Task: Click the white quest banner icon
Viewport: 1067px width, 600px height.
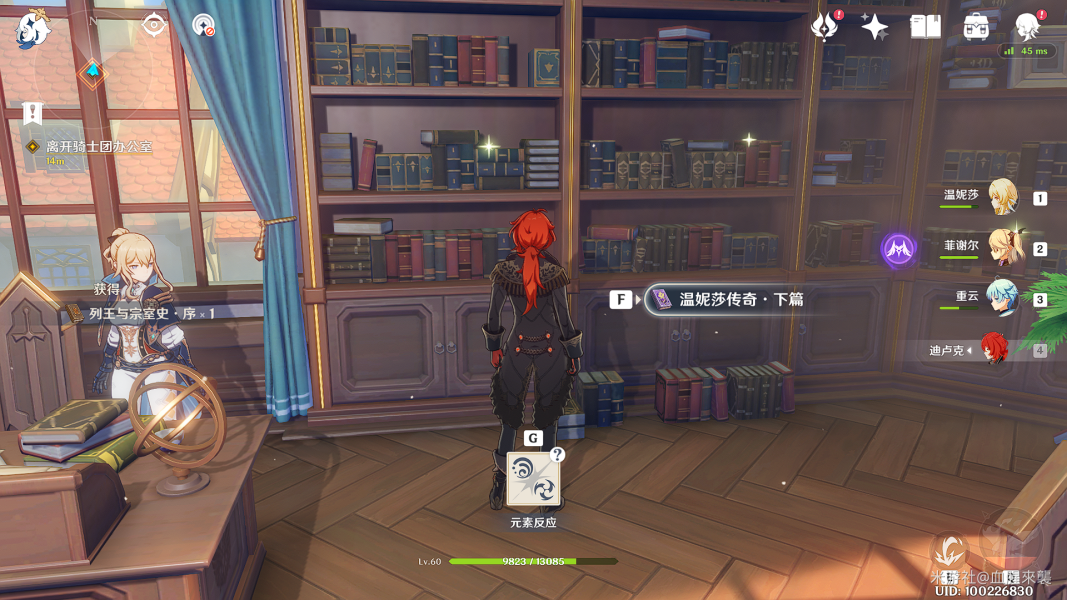Action: pyautogui.click(x=33, y=113)
